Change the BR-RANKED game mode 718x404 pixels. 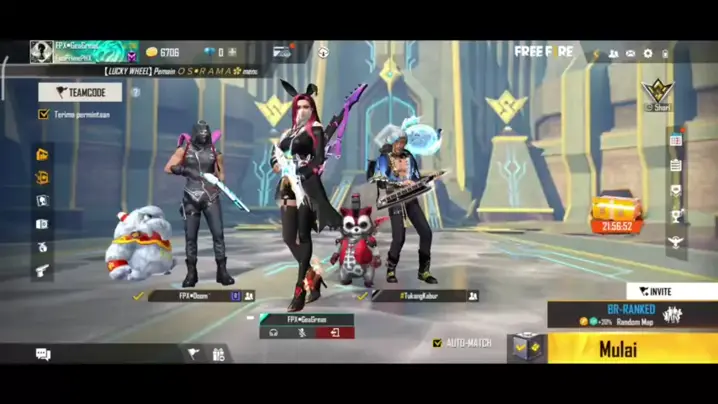[631, 315]
